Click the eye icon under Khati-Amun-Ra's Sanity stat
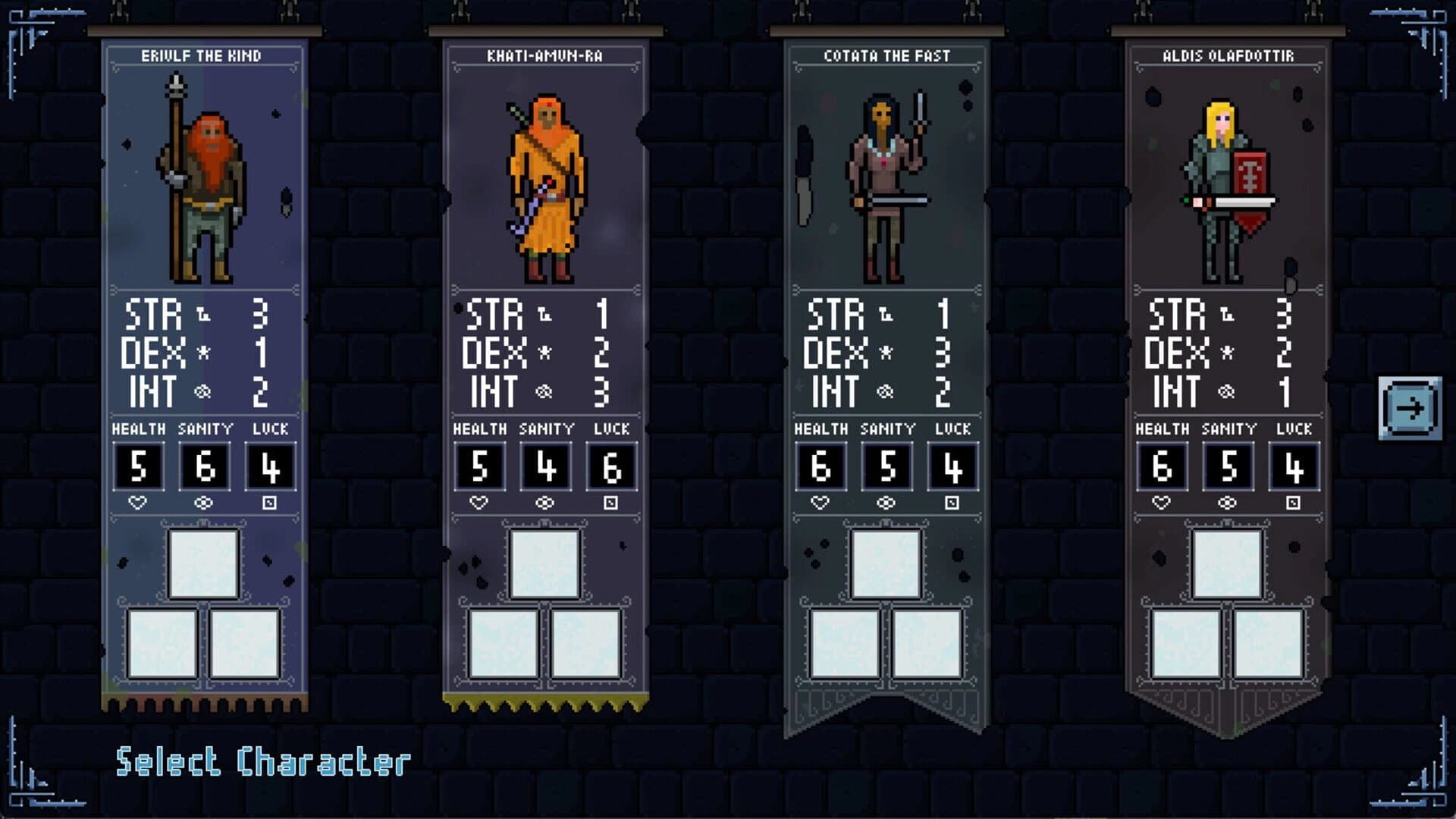The width and height of the screenshot is (1456, 819). point(544,500)
